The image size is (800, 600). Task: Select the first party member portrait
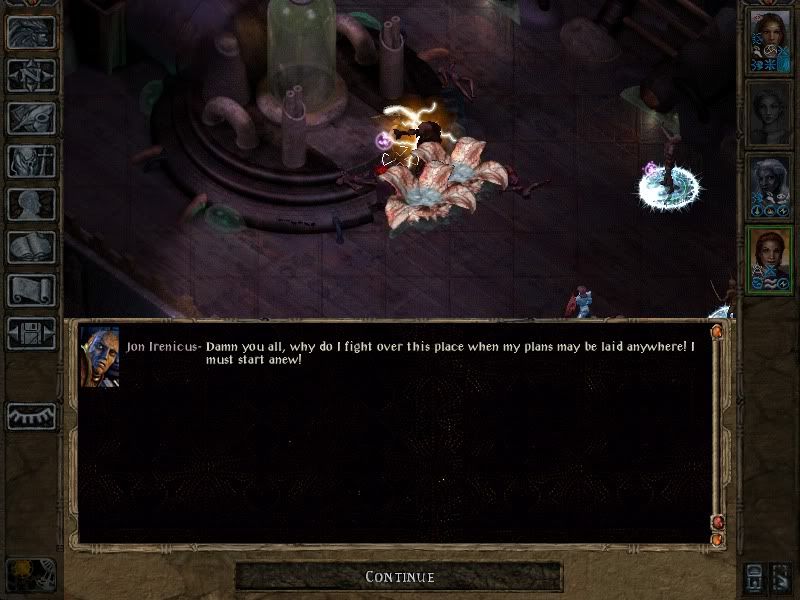[x=769, y=41]
